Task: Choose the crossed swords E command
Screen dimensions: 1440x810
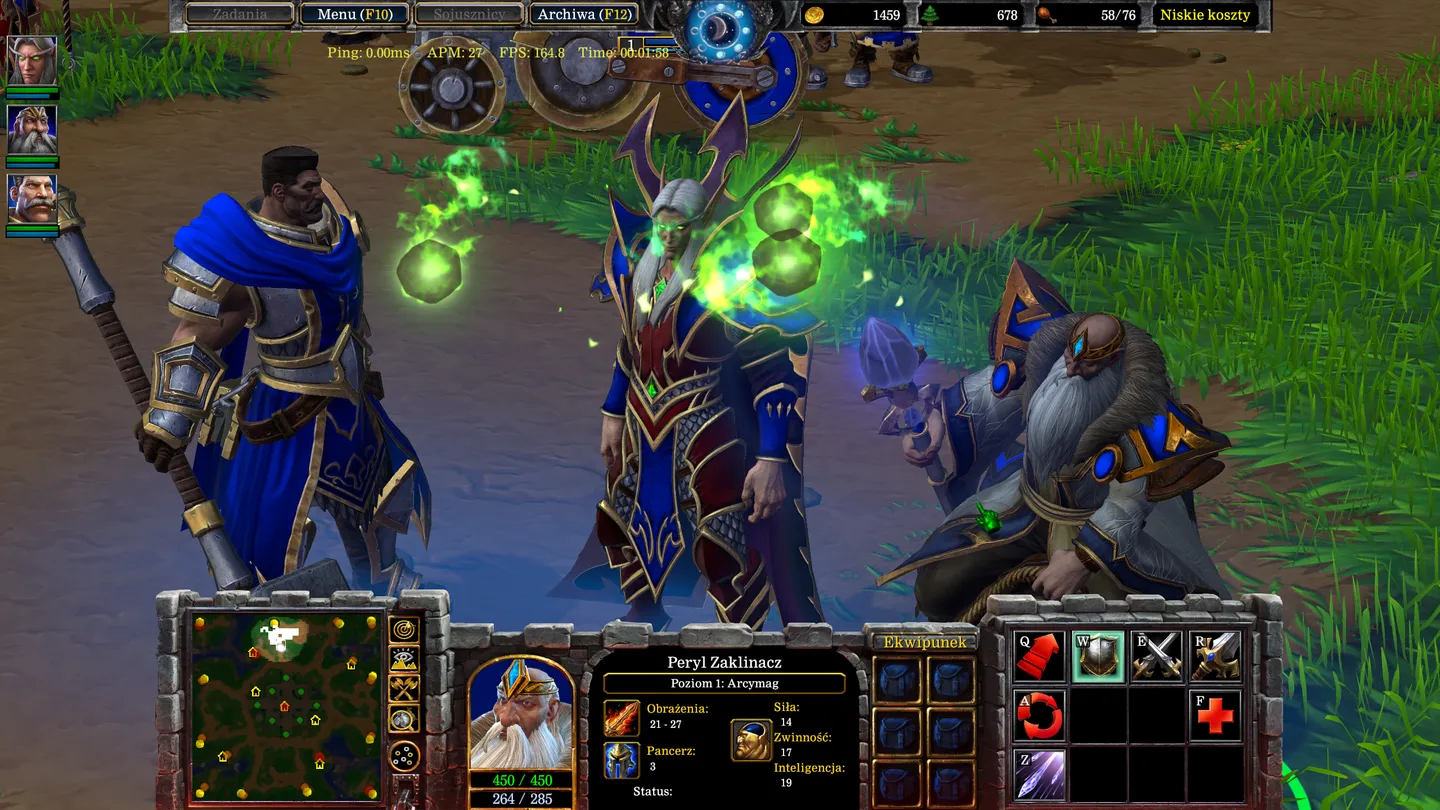Action: coord(1156,657)
